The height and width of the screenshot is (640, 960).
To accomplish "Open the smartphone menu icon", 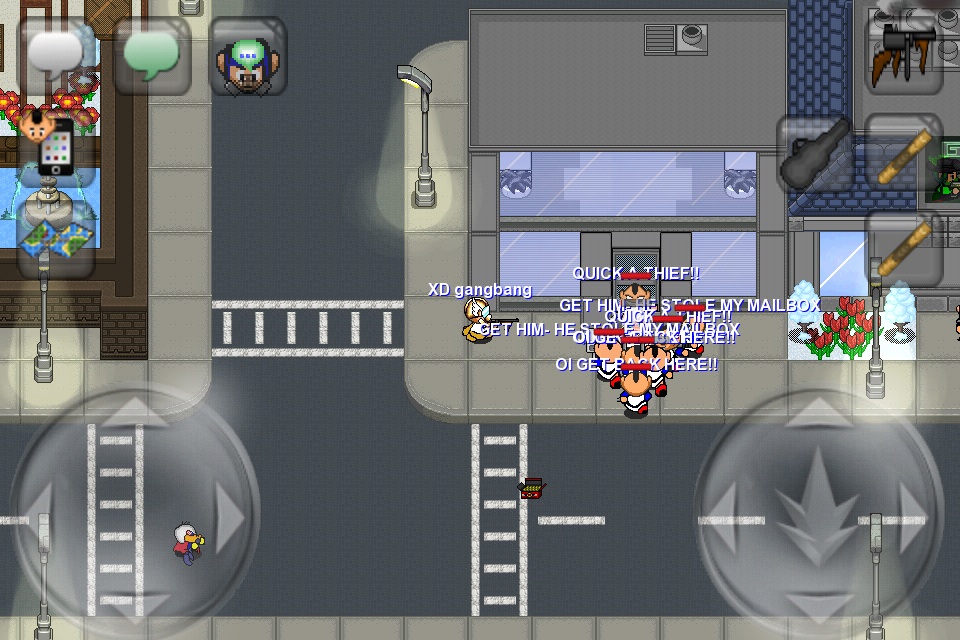I will (56, 149).
